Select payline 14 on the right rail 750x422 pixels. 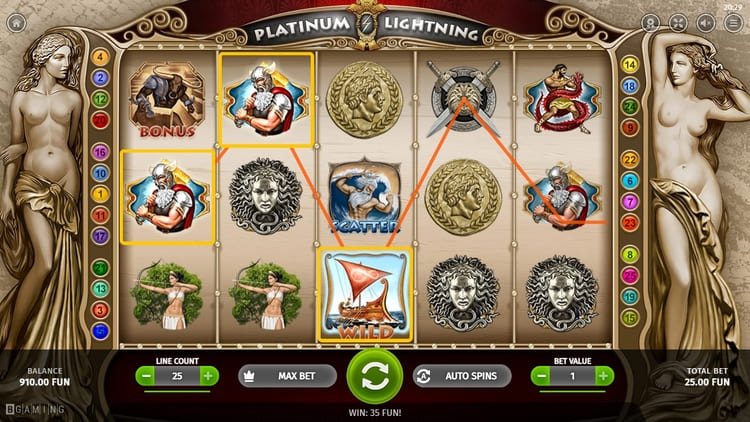[x=630, y=65]
